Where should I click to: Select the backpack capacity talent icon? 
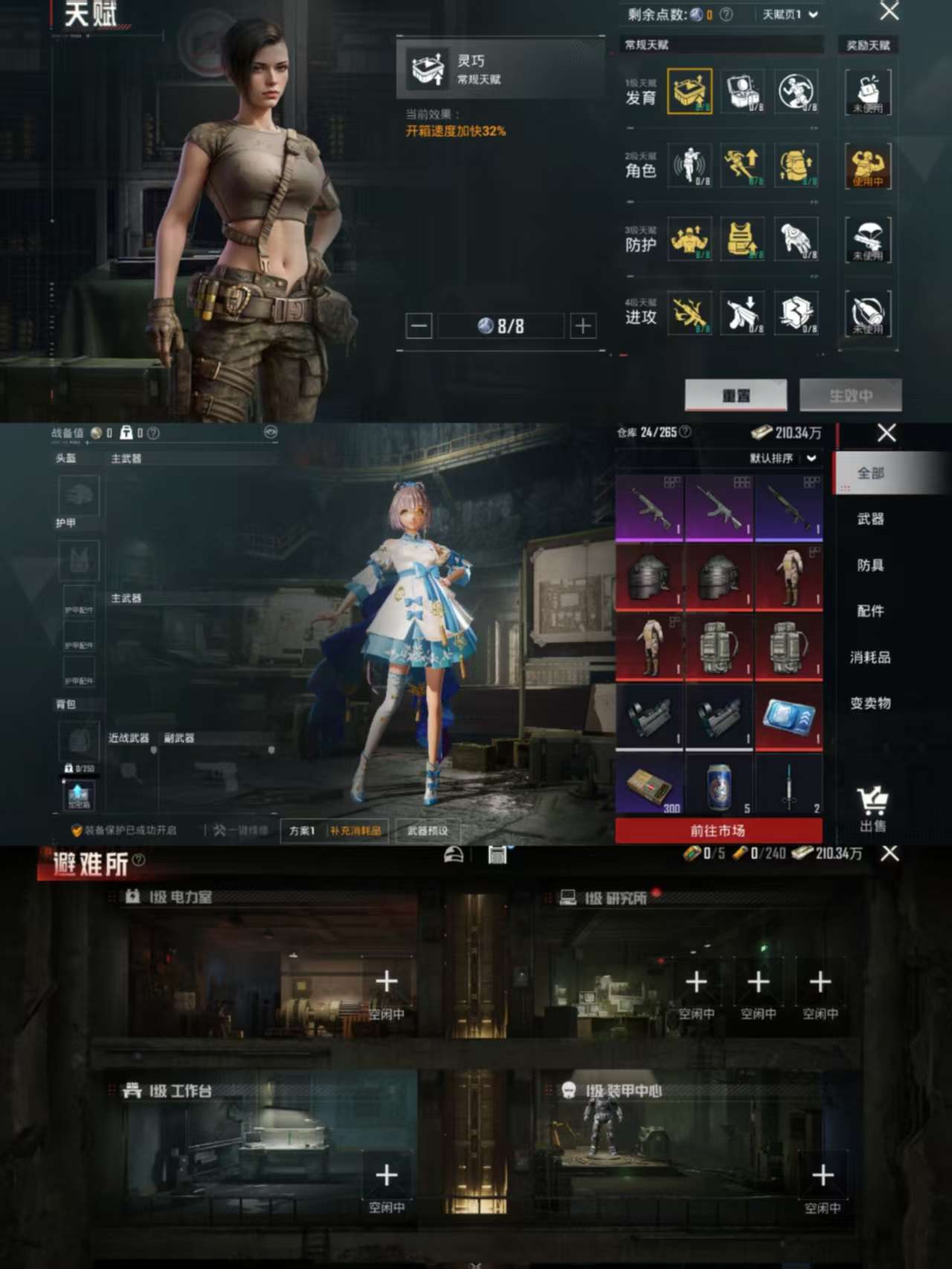[x=797, y=166]
